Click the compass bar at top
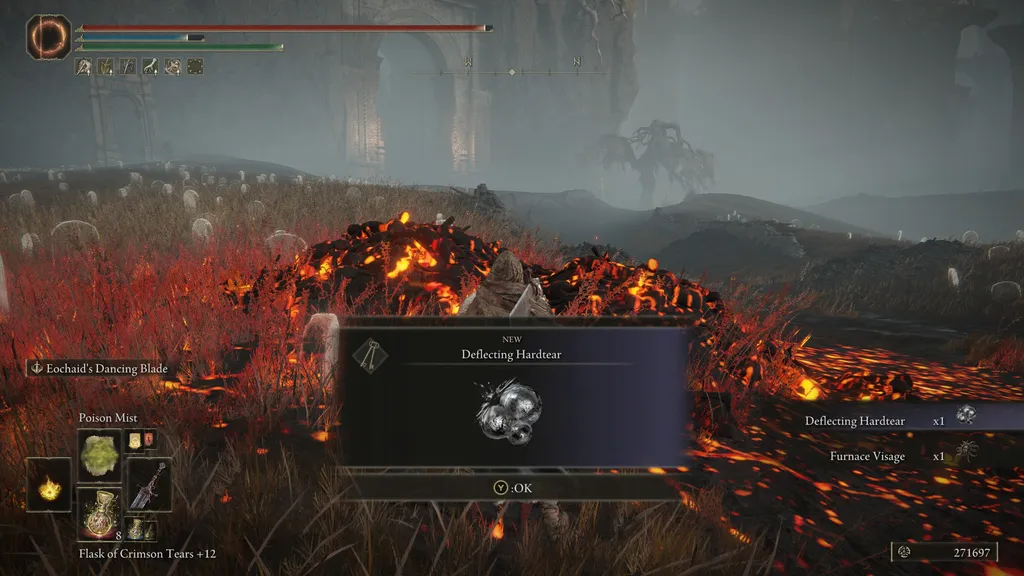The width and height of the screenshot is (1024, 576). pyautogui.click(x=512, y=72)
